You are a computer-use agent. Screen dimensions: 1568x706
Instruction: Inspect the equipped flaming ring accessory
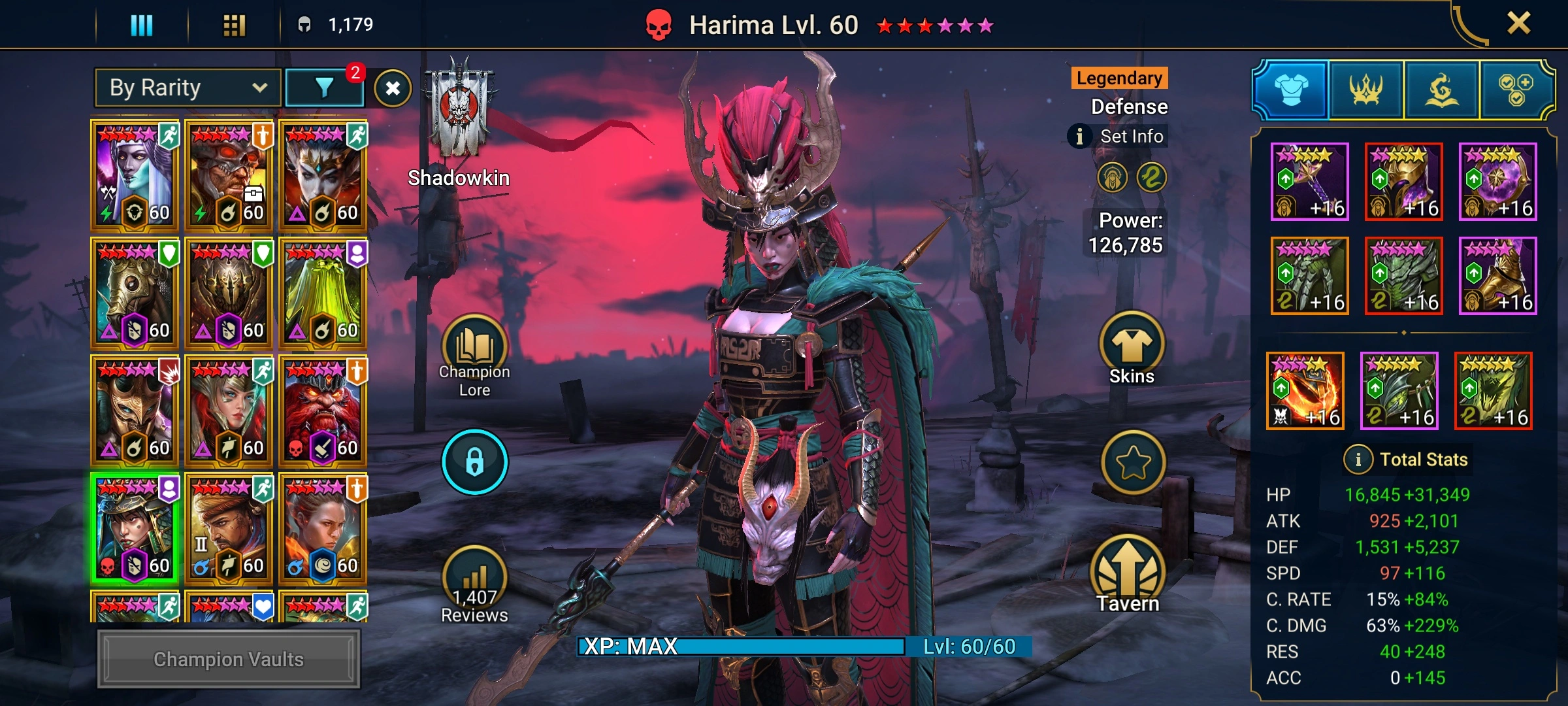[1305, 390]
